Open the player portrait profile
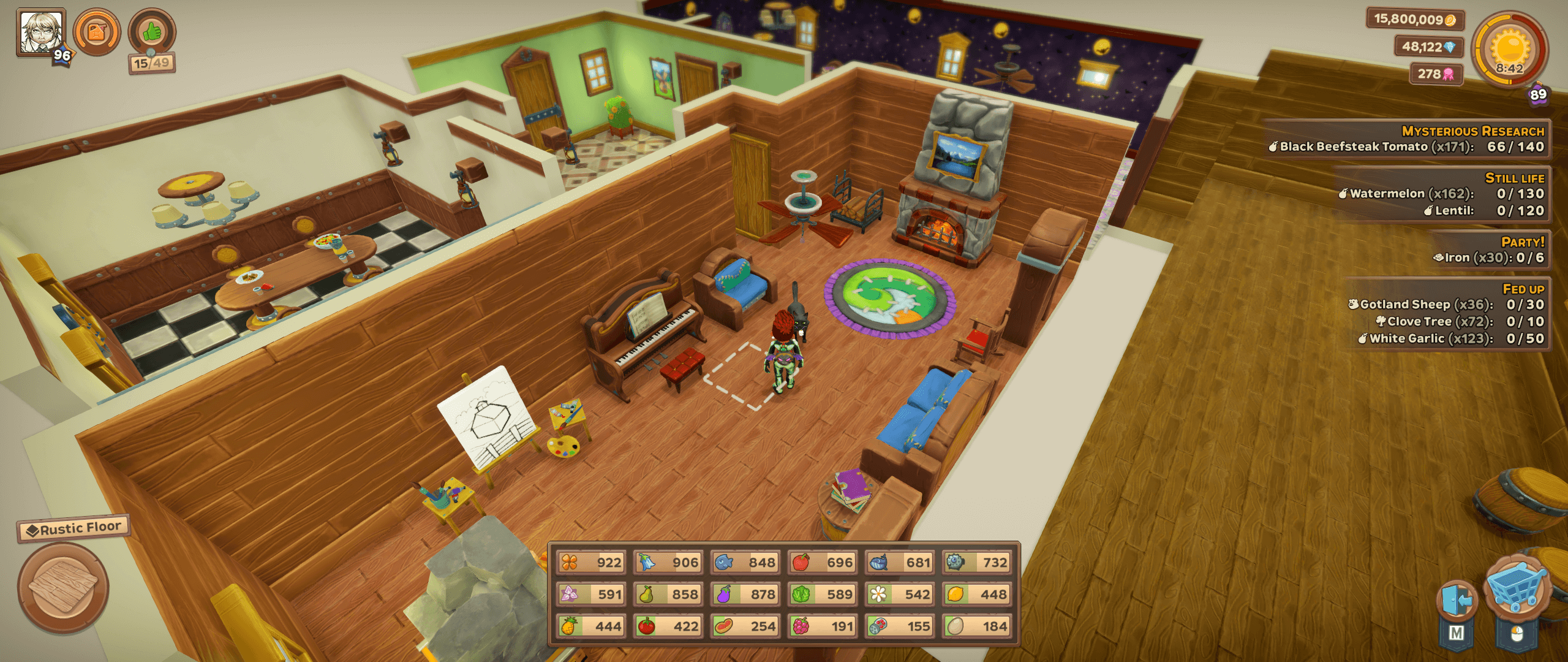 [x=41, y=32]
